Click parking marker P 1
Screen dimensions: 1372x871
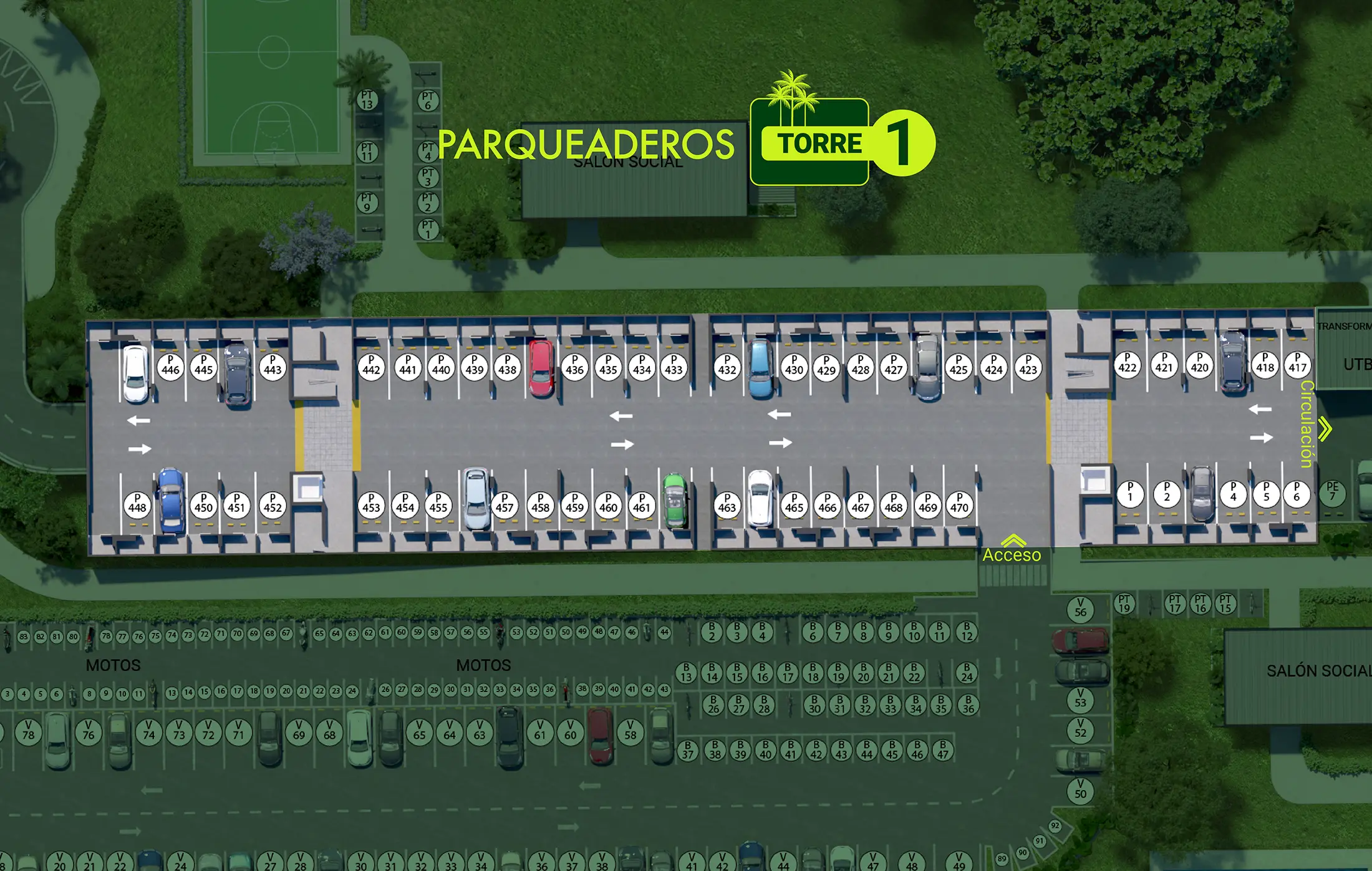pyautogui.click(x=1130, y=494)
